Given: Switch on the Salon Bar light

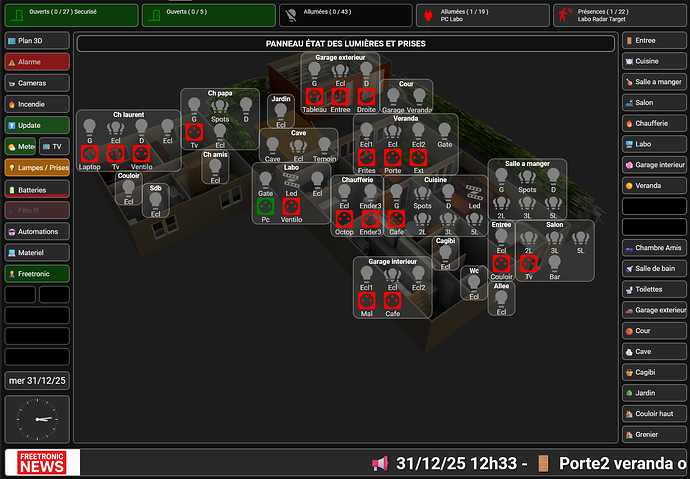Looking at the screenshot, I should coord(554,262).
